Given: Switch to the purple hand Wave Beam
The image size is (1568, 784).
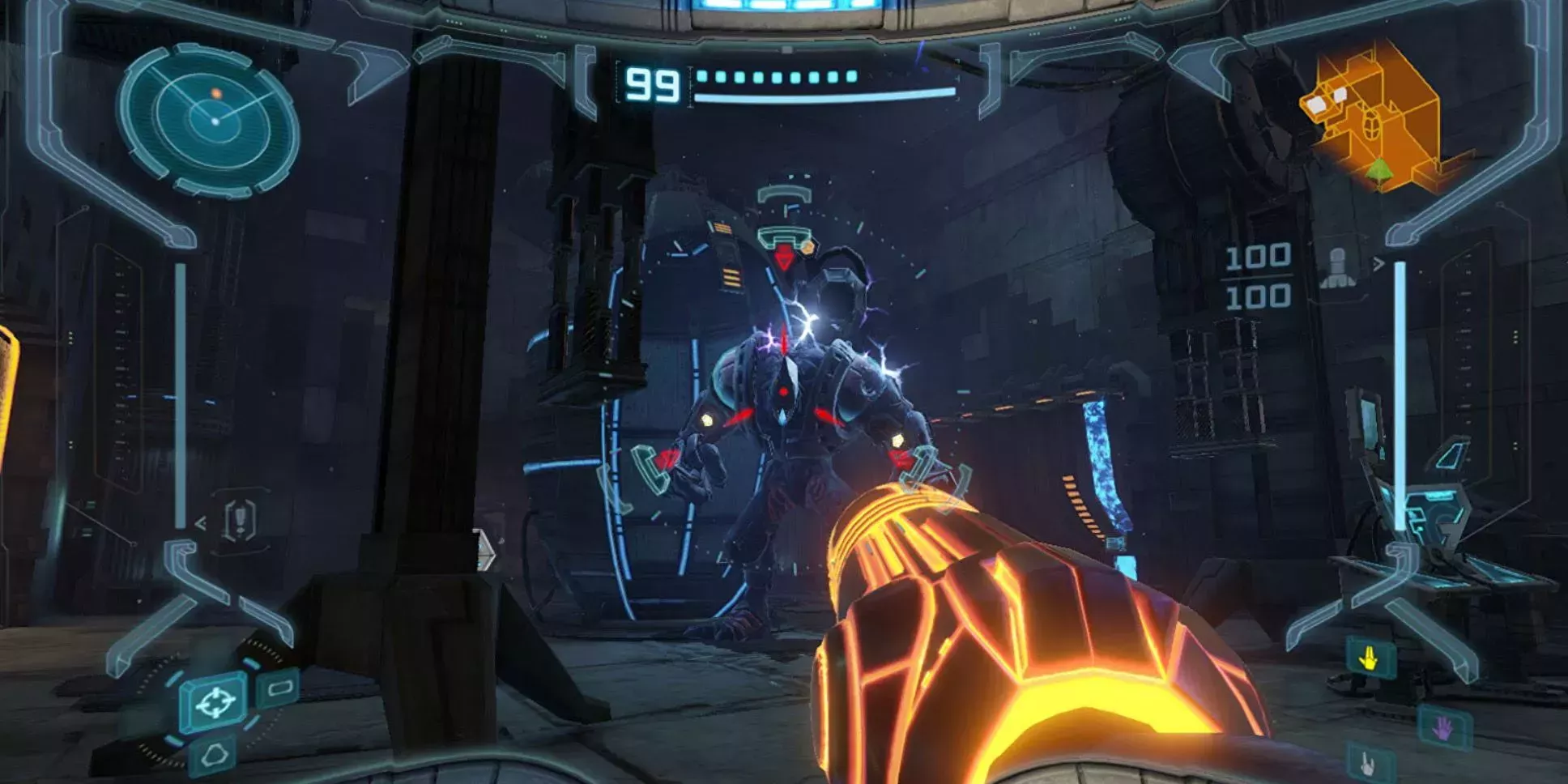Looking at the screenshot, I should click(x=1443, y=728).
